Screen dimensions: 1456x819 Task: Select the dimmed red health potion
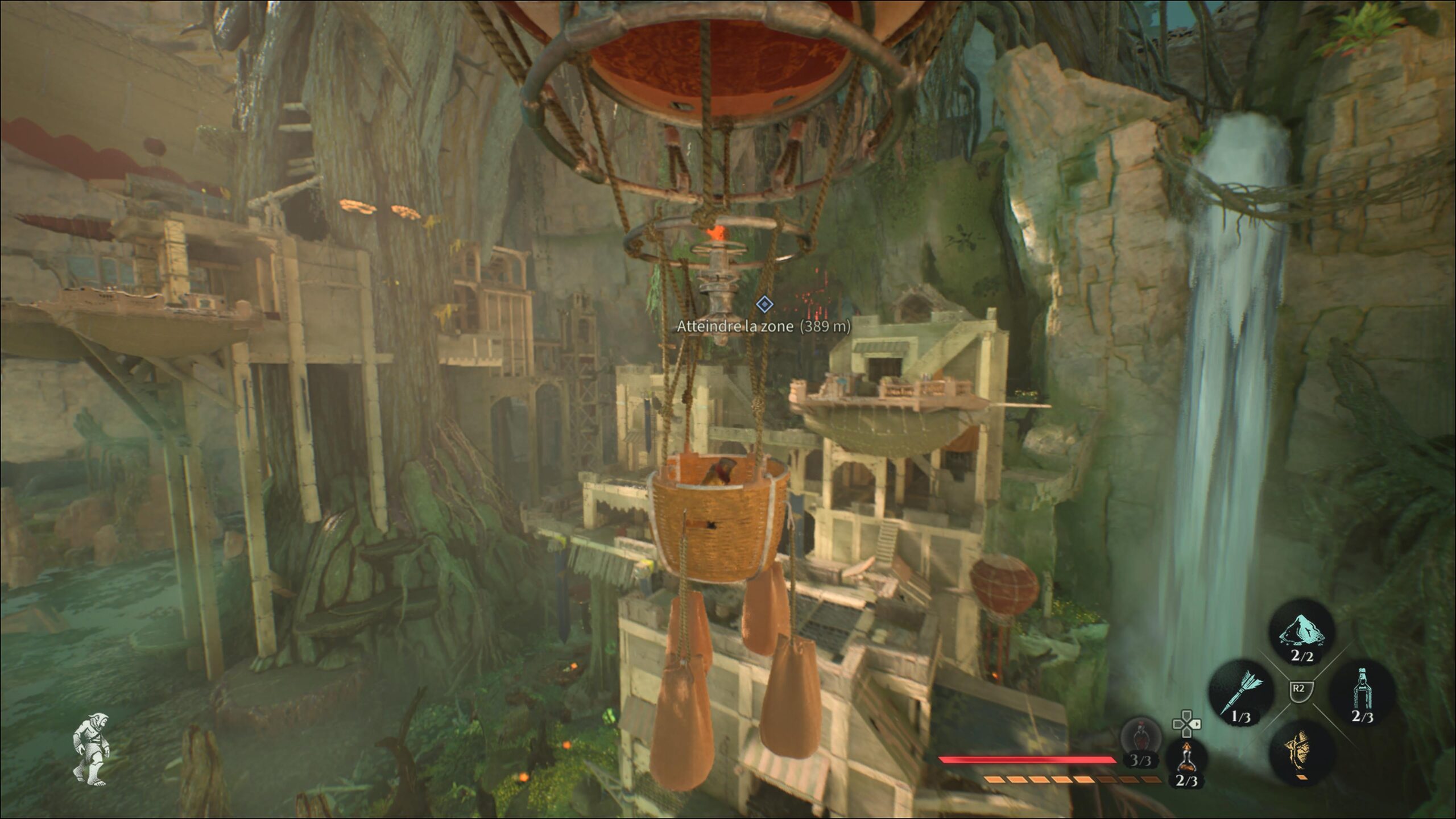pos(1140,739)
